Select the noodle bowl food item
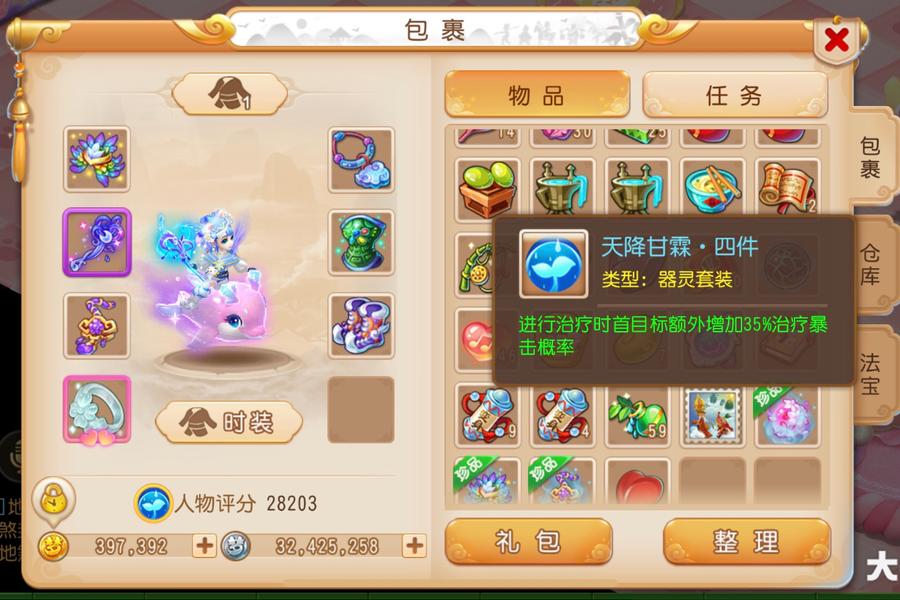Viewport: 900px width, 600px height. point(712,189)
